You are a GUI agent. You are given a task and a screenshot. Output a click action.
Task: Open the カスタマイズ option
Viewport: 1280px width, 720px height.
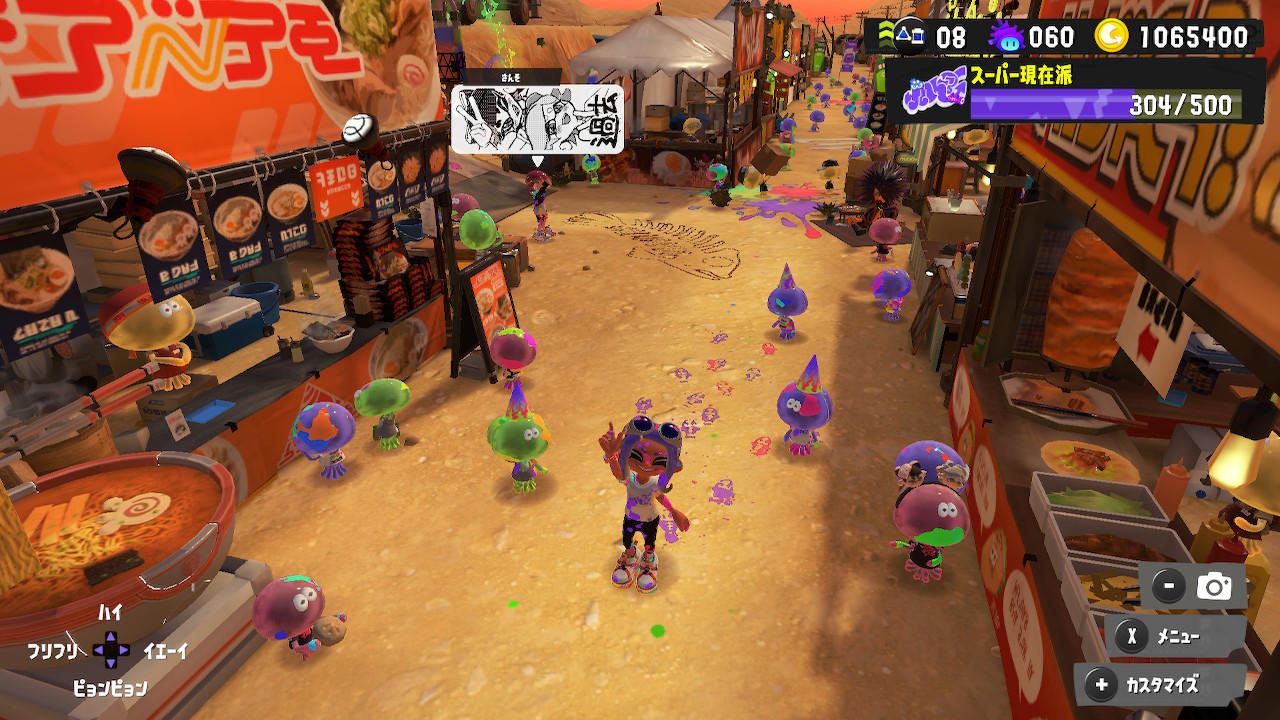coord(1160,685)
